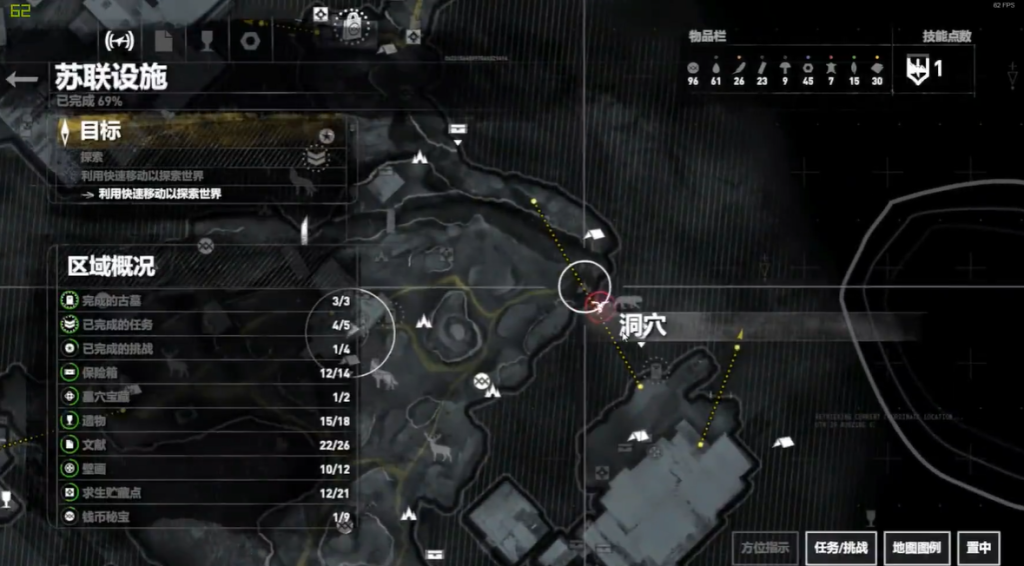Open the 任务/挑战 panel

840,547
